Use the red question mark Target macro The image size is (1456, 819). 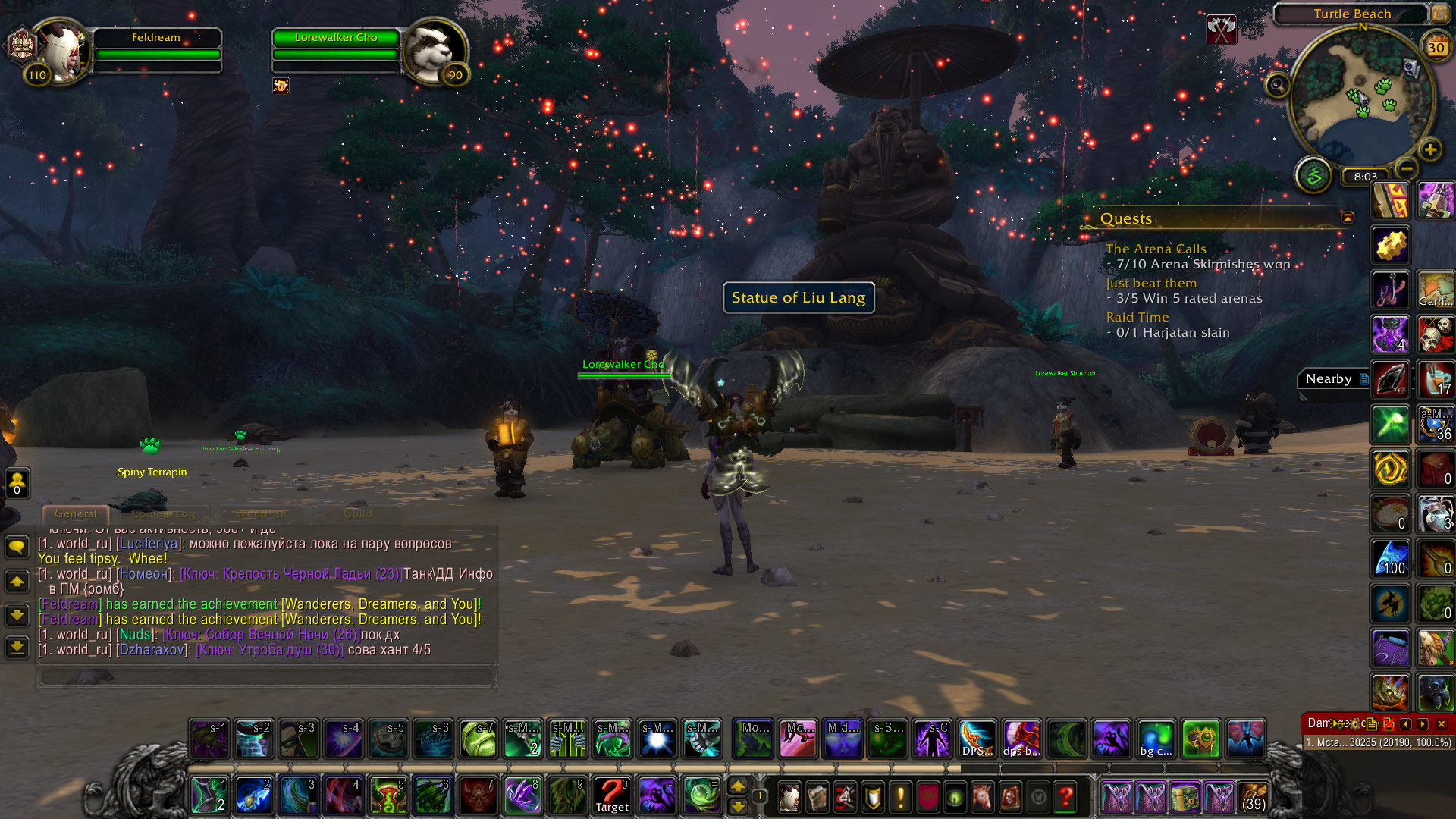612,795
